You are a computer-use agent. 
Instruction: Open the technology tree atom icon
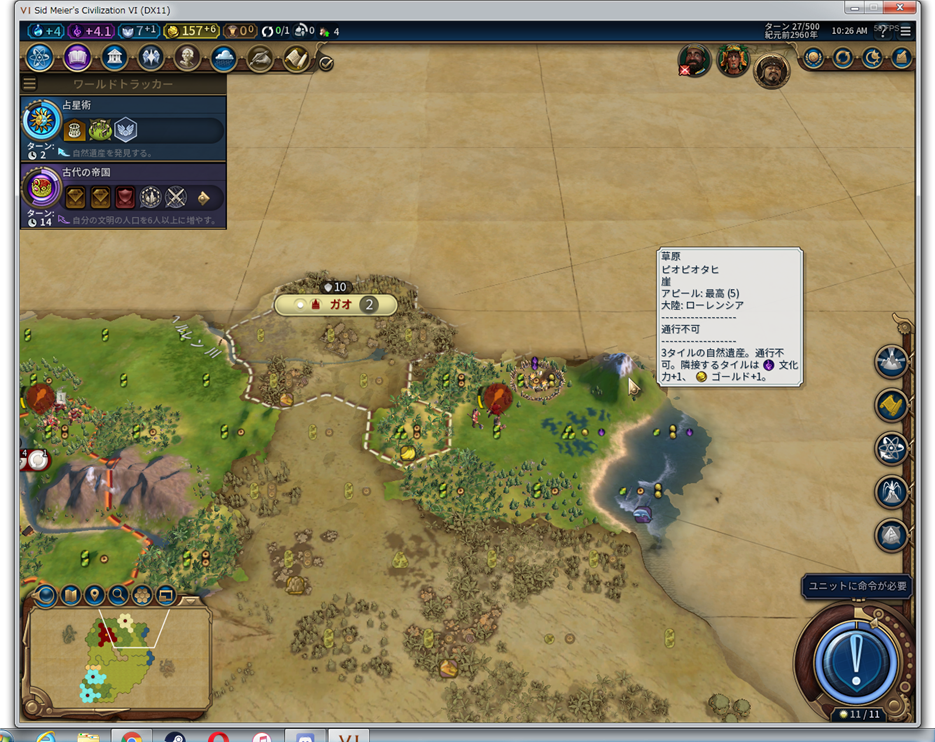(x=41, y=58)
